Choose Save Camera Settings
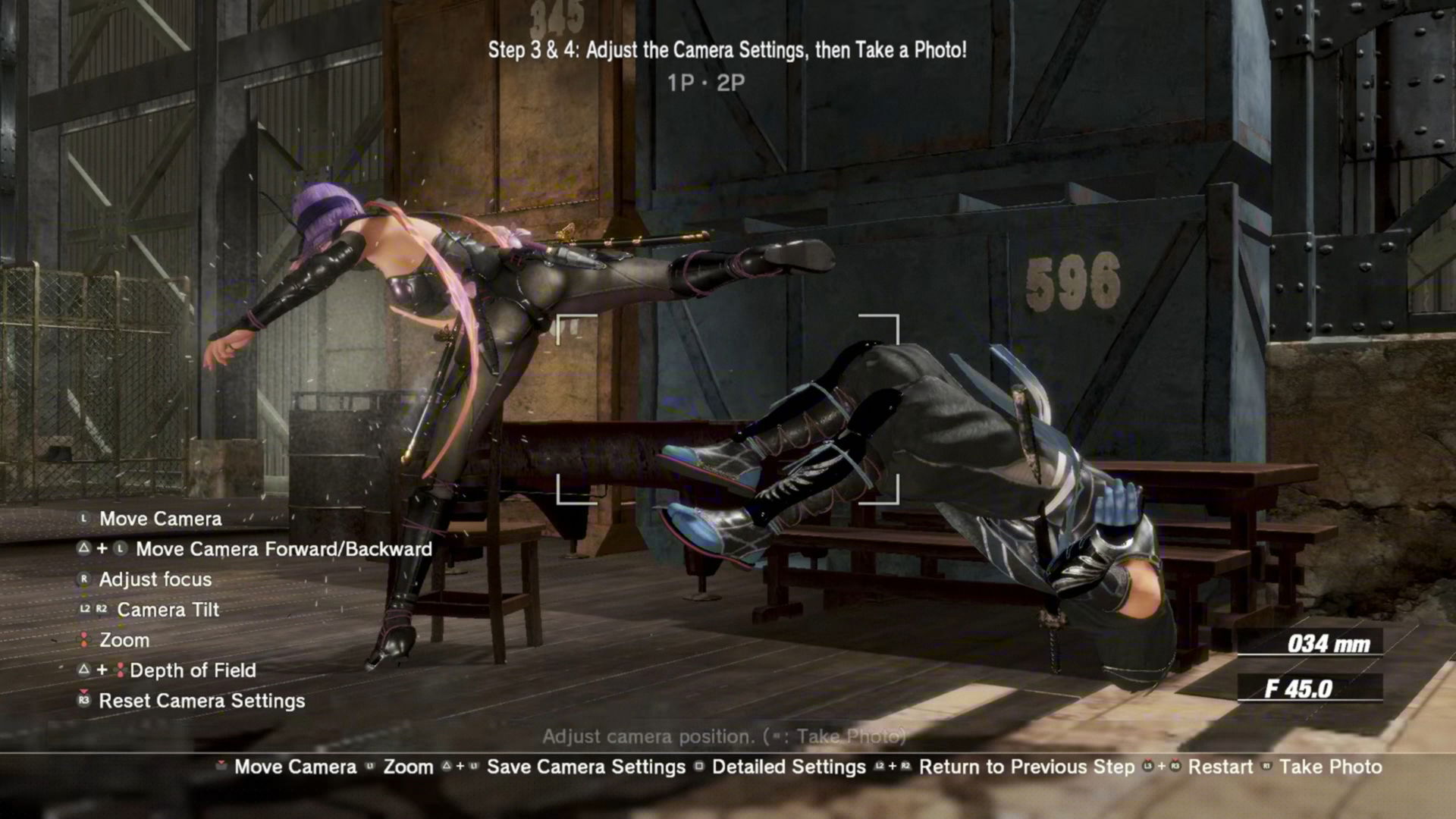 pyautogui.click(x=585, y=767)
